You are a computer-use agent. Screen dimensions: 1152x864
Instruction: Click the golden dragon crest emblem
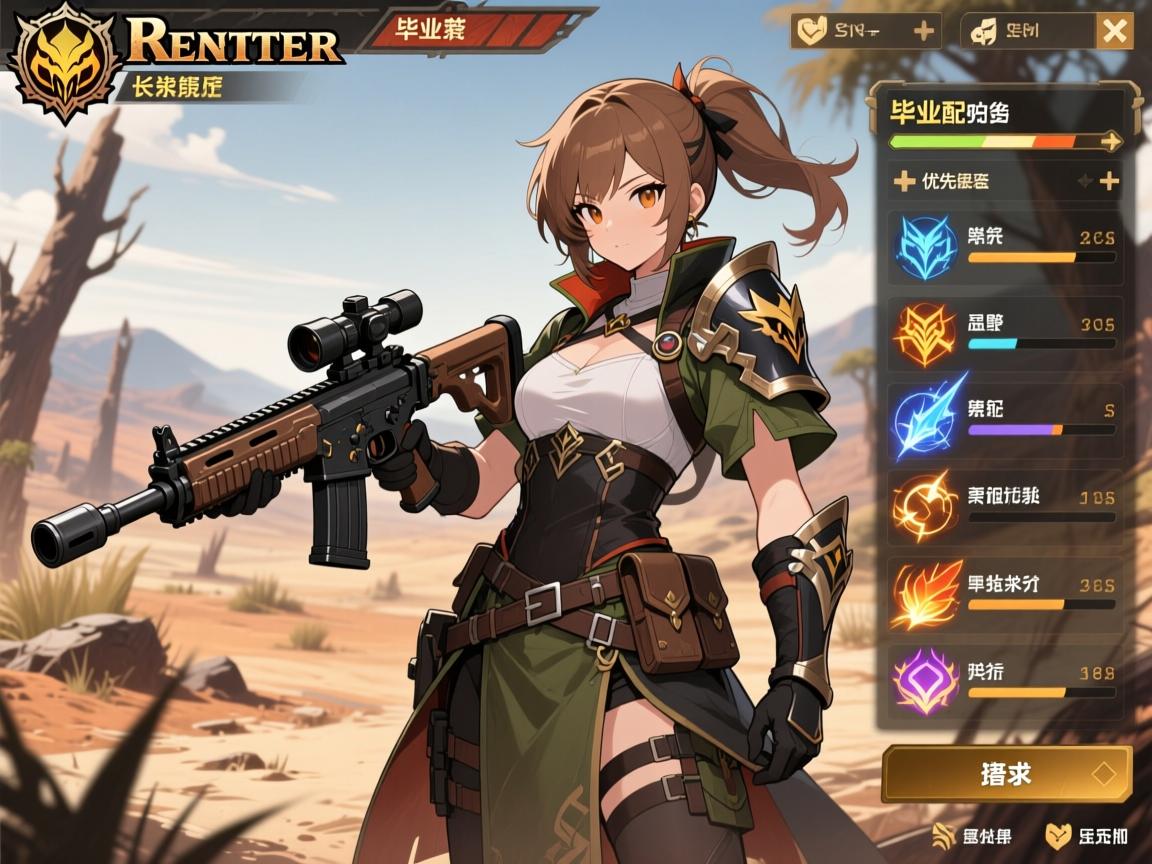click(64, 60)
